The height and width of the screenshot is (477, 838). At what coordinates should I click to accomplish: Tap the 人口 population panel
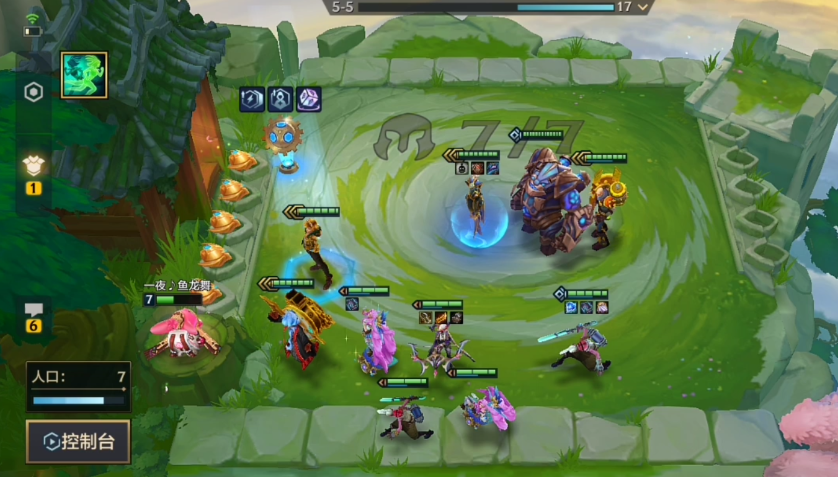pyautogui.click(x=78, y=387)
